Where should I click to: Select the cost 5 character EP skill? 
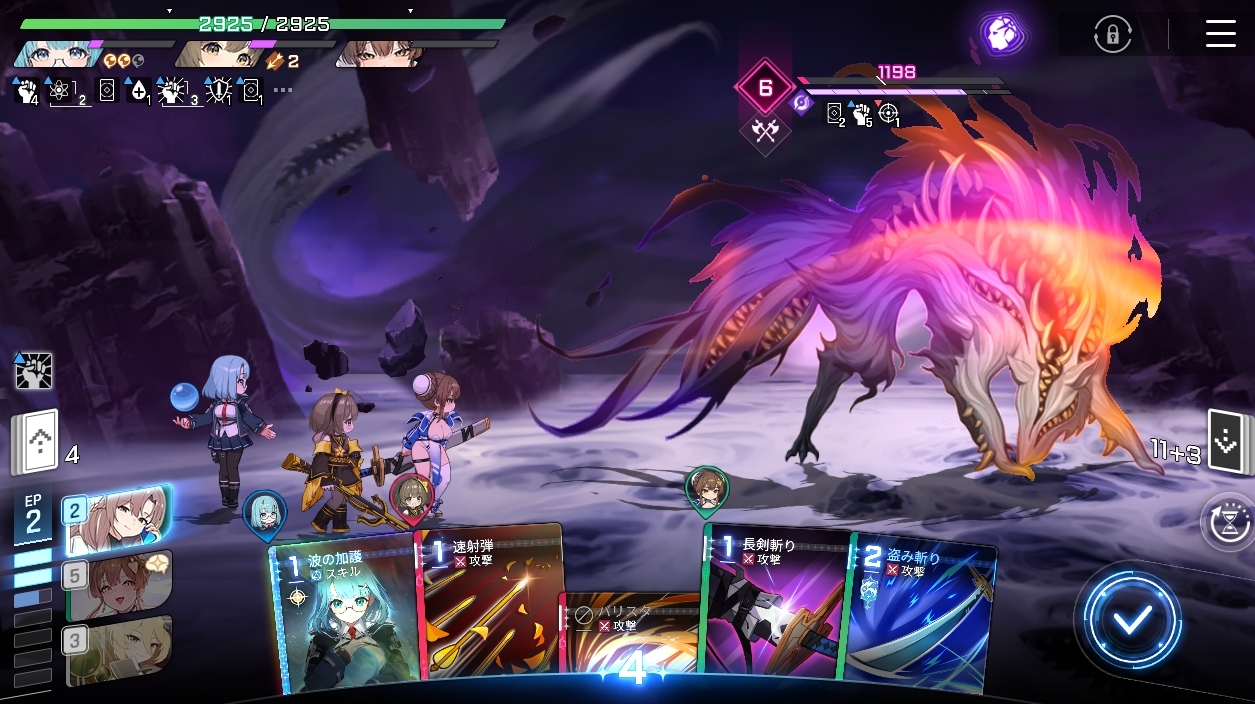118,584
